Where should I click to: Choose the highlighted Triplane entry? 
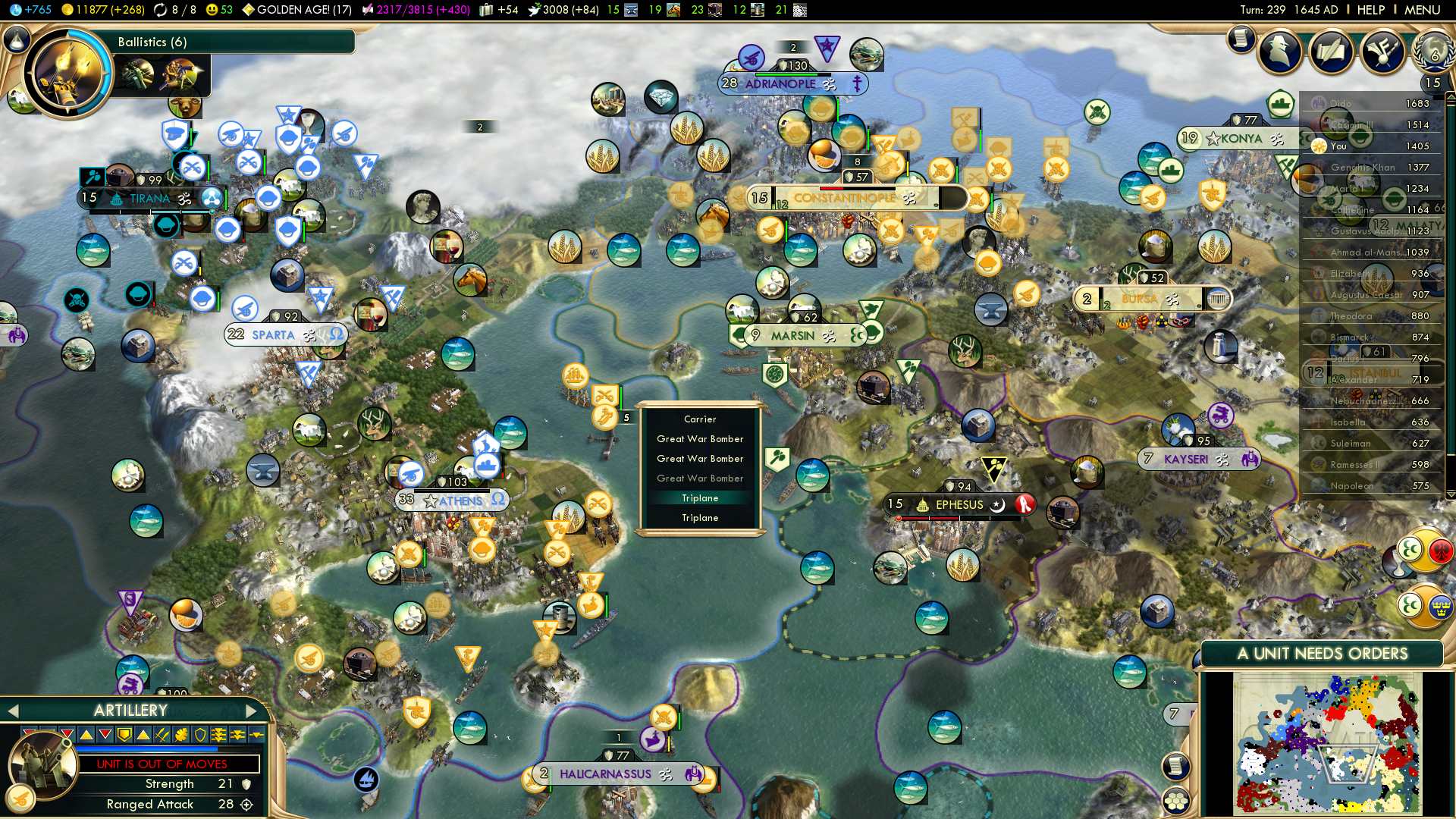tap(699, 498)
